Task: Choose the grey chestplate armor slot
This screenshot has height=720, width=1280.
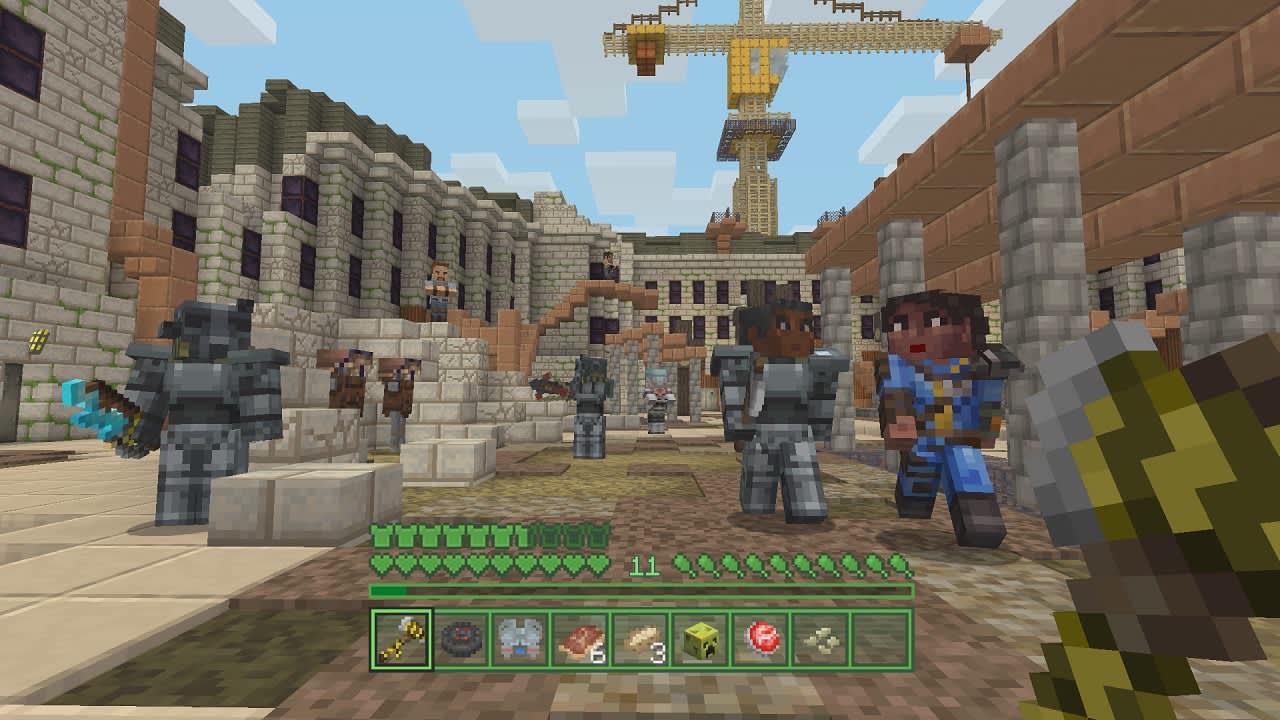Action: [521, 639]
